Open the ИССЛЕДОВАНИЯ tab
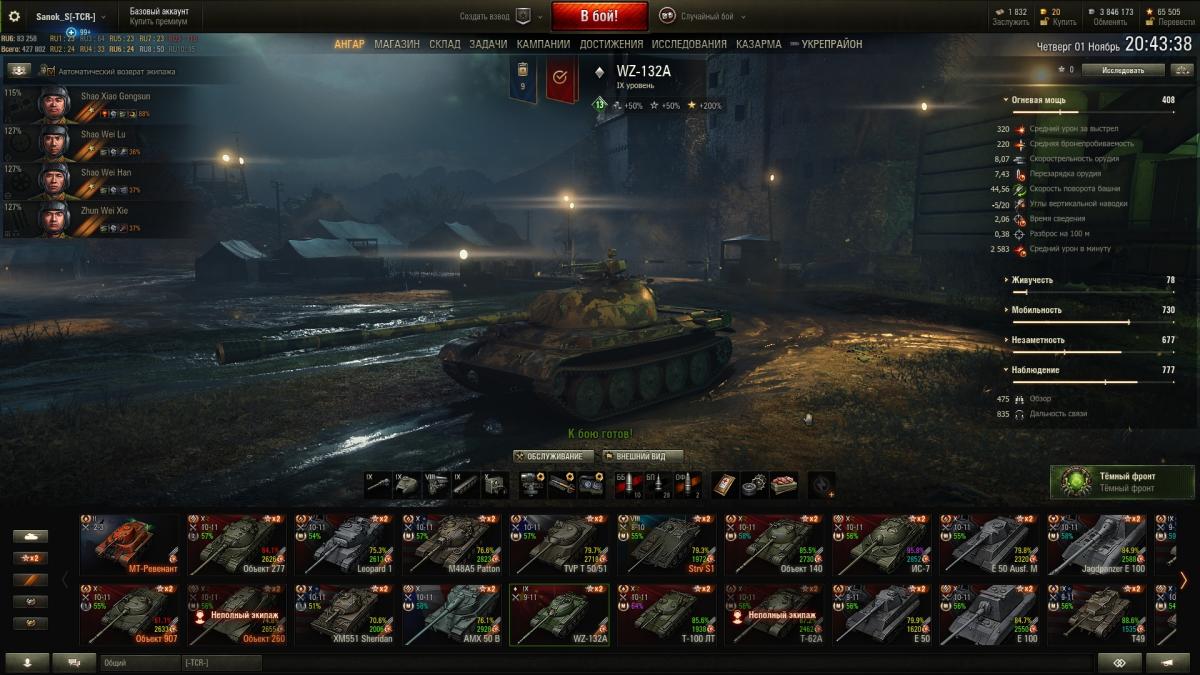This screenshot has height=675, width=1200. (x=689, y=44)
